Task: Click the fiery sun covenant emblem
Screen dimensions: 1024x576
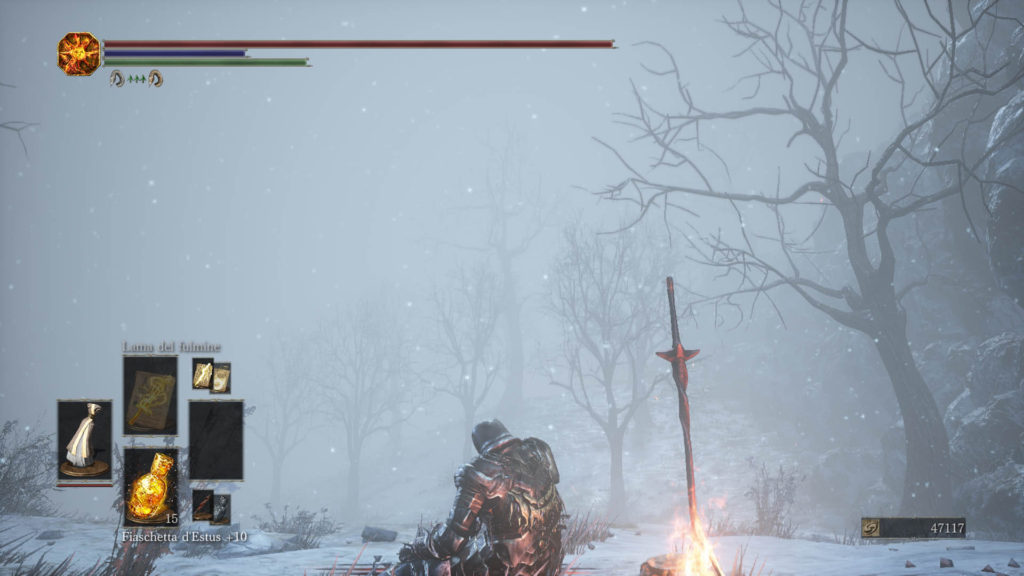Action: [x=79, y=53]
